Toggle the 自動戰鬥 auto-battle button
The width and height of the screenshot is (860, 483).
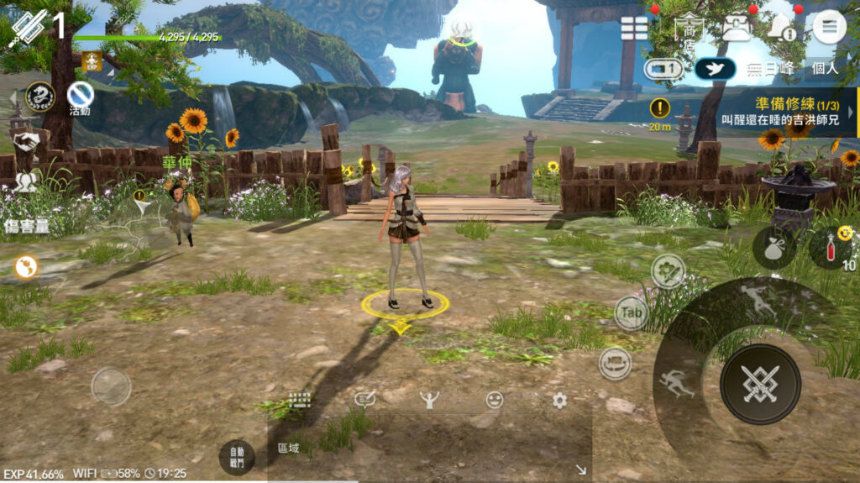(236, 456)
